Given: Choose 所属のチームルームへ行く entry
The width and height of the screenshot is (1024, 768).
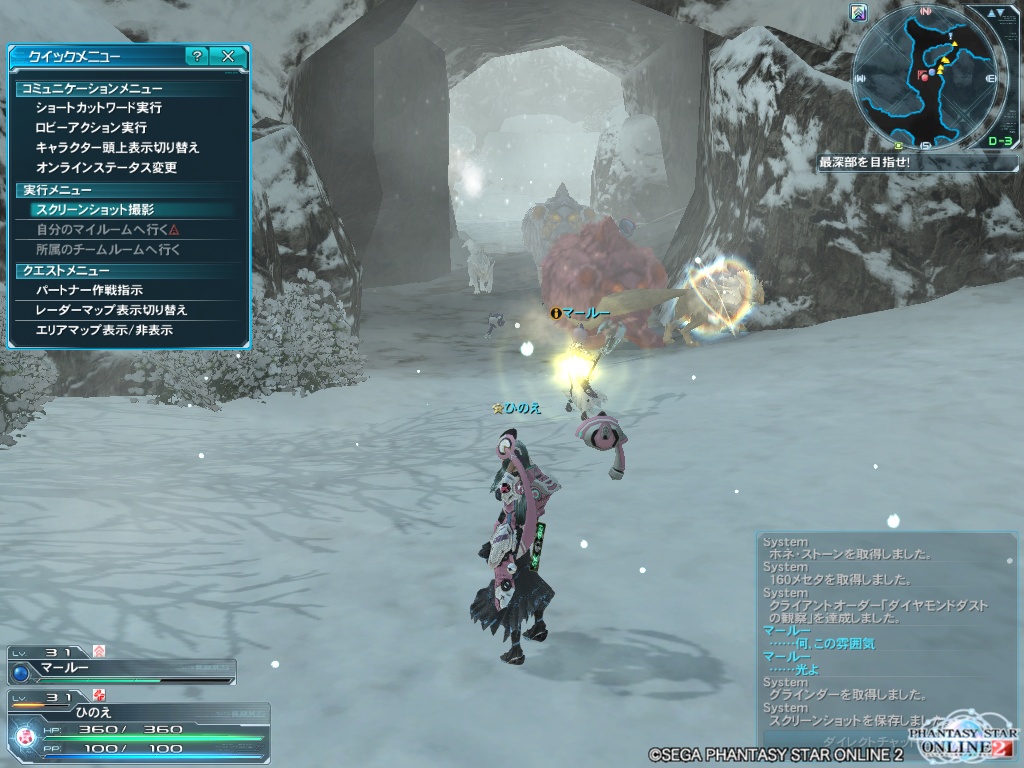Looking at the screenshot, I should click(107, 250).
